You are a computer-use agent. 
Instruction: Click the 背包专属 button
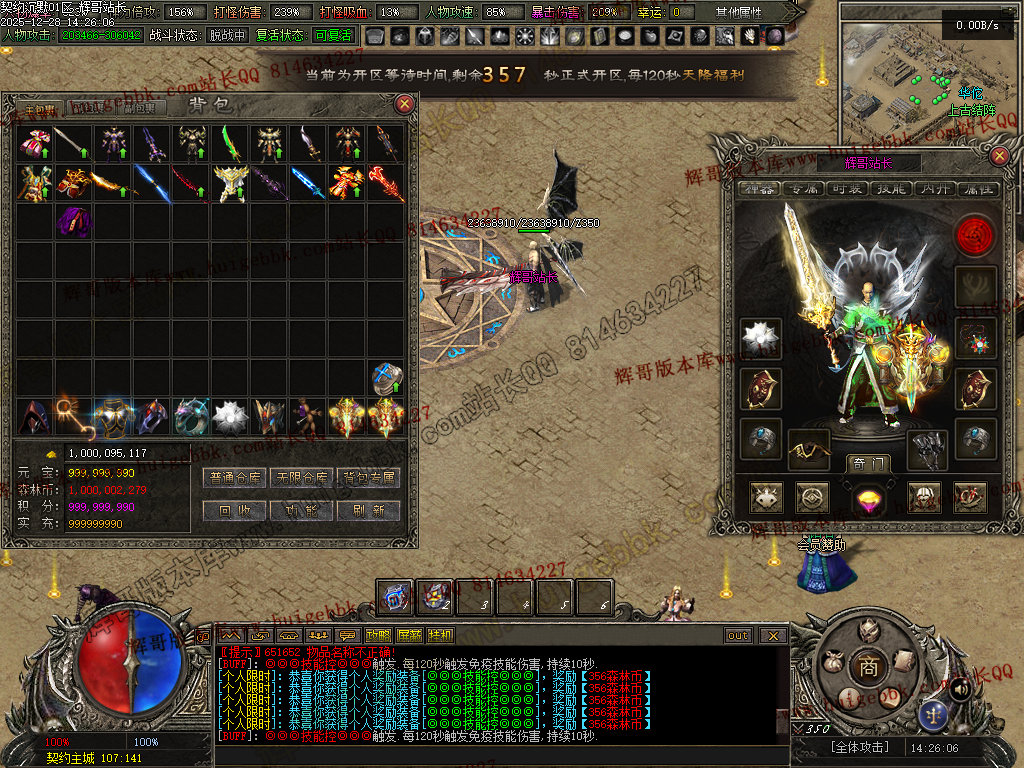click(x=368, y=479)
